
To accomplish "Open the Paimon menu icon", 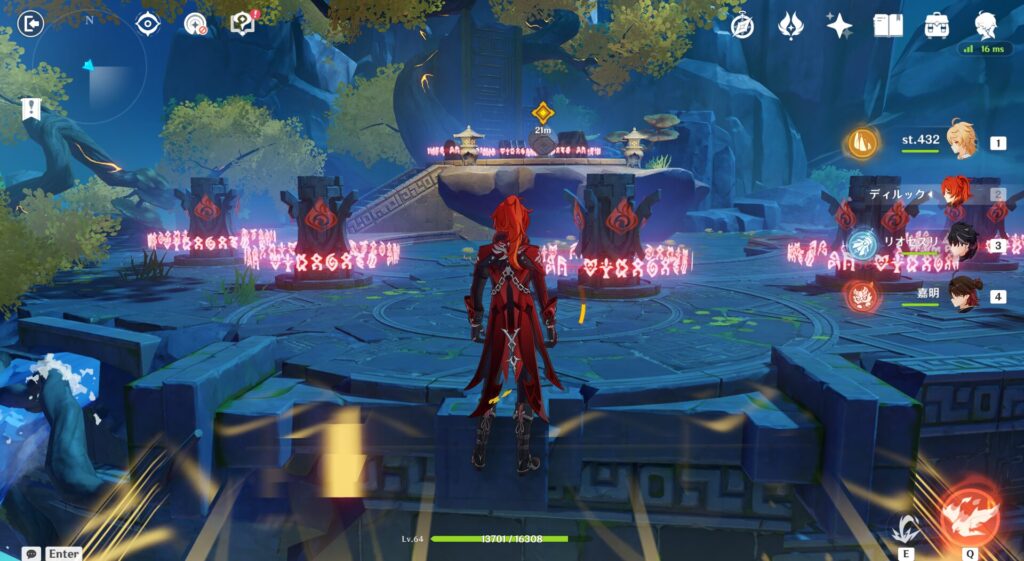I will (x=986, y=24).
